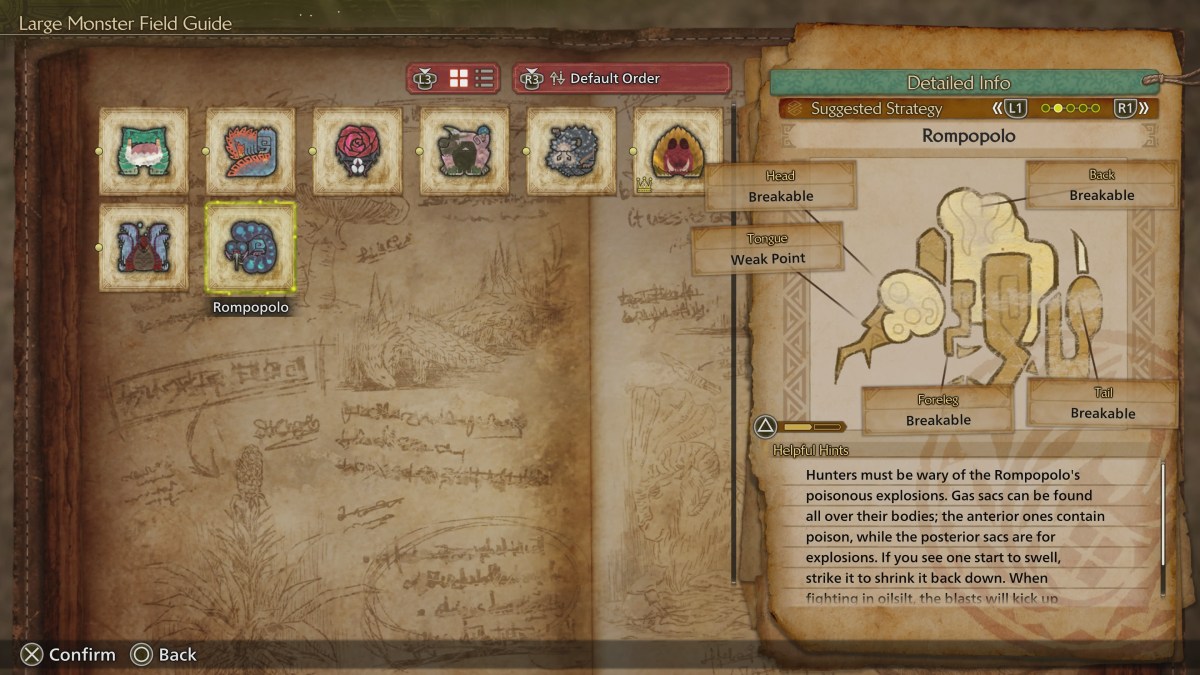Screen dimensions: 1200x675
Task: Pick the yellow-maned Doshaguma tile with crown
Action: [678, 151]
